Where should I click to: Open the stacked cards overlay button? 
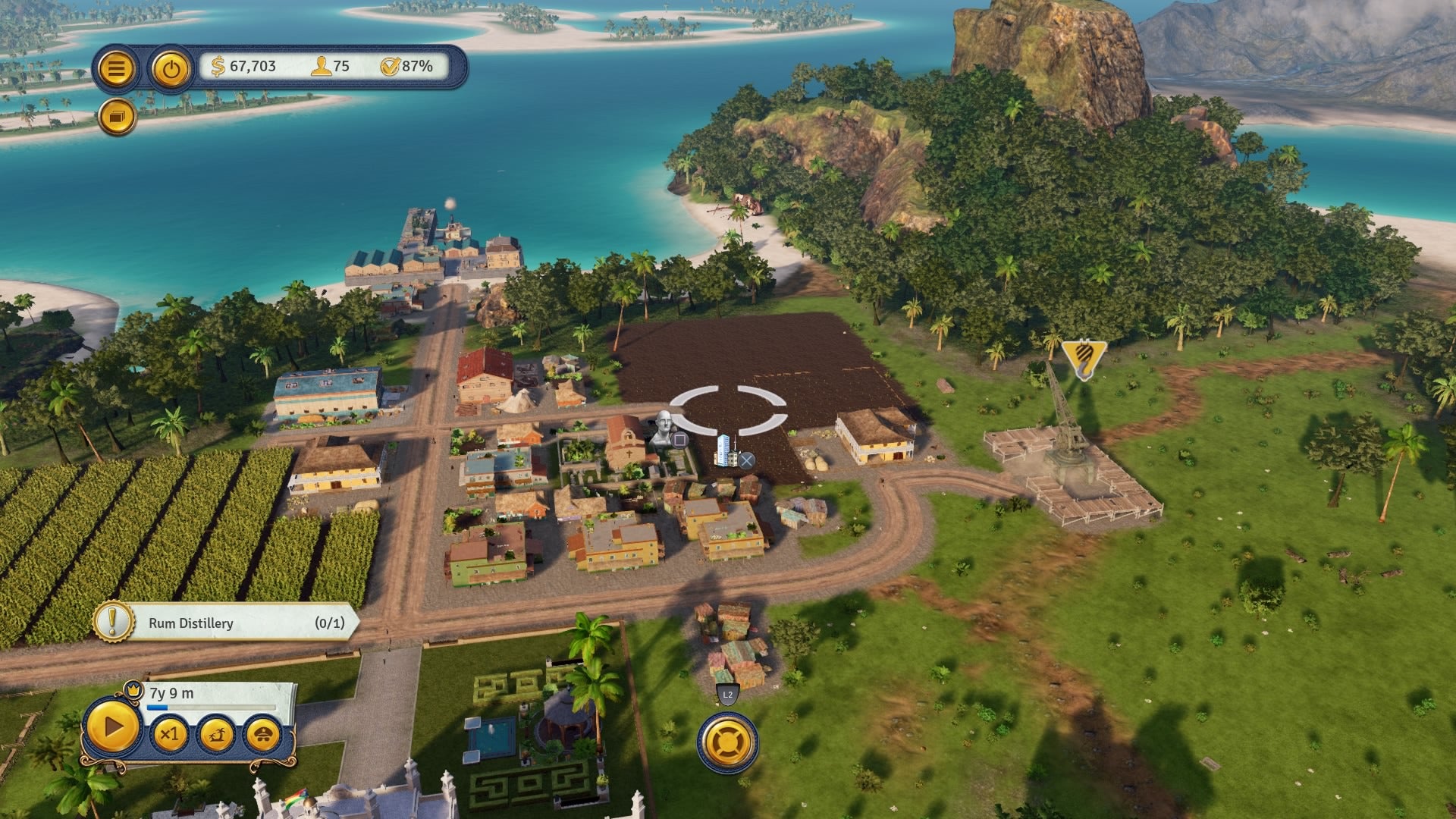[x=118, y=118]
